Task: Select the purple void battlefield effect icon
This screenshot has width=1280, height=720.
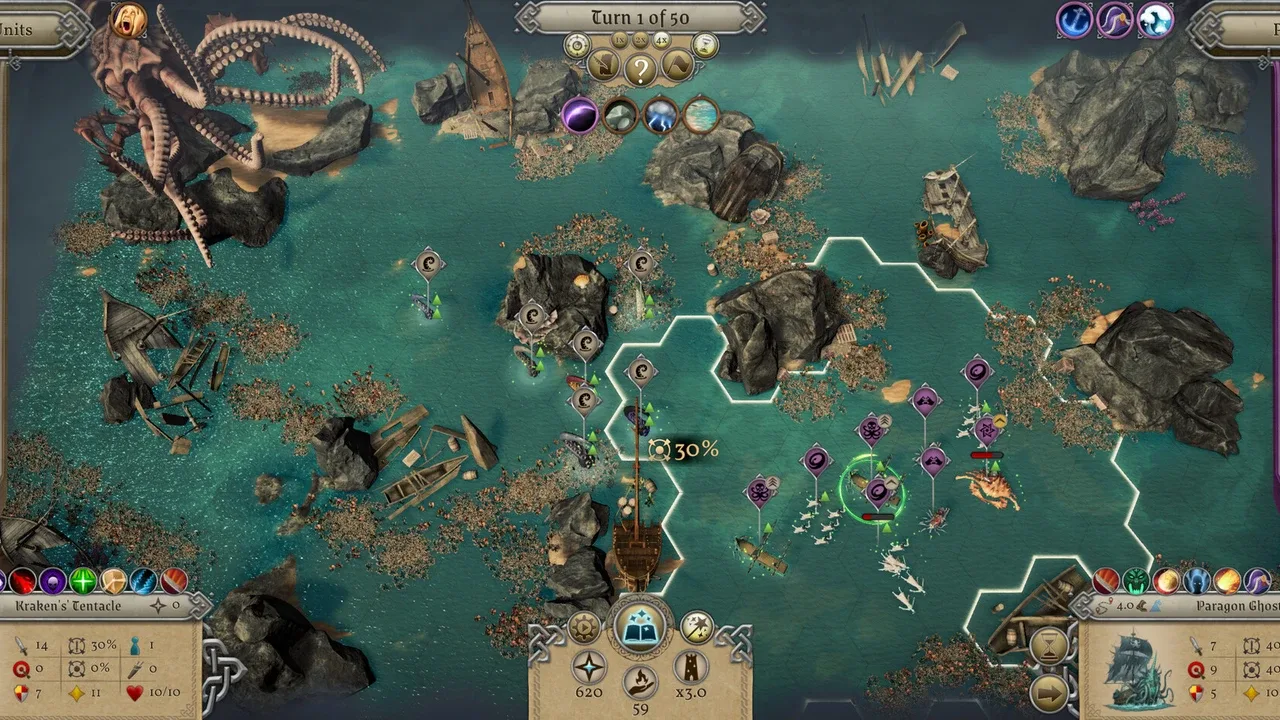Action: [x=579, y=115]
